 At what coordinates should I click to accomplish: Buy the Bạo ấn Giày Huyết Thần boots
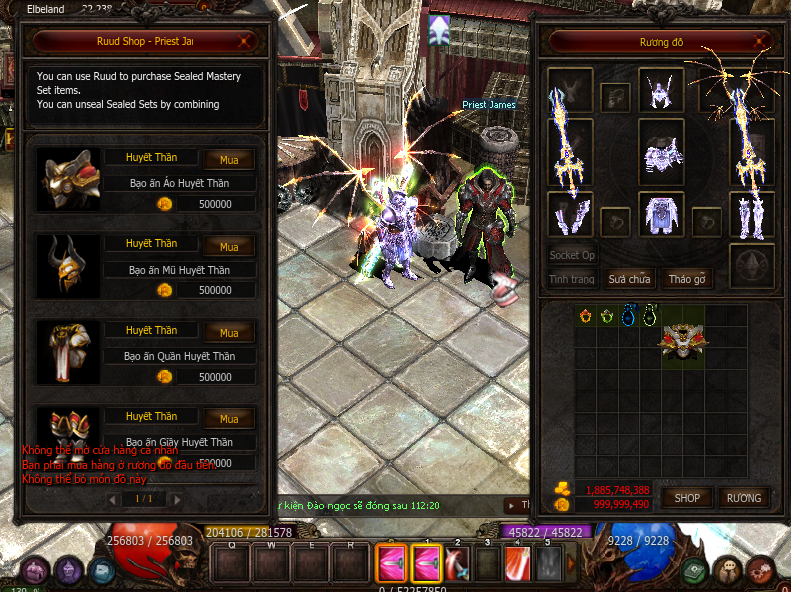229,419
